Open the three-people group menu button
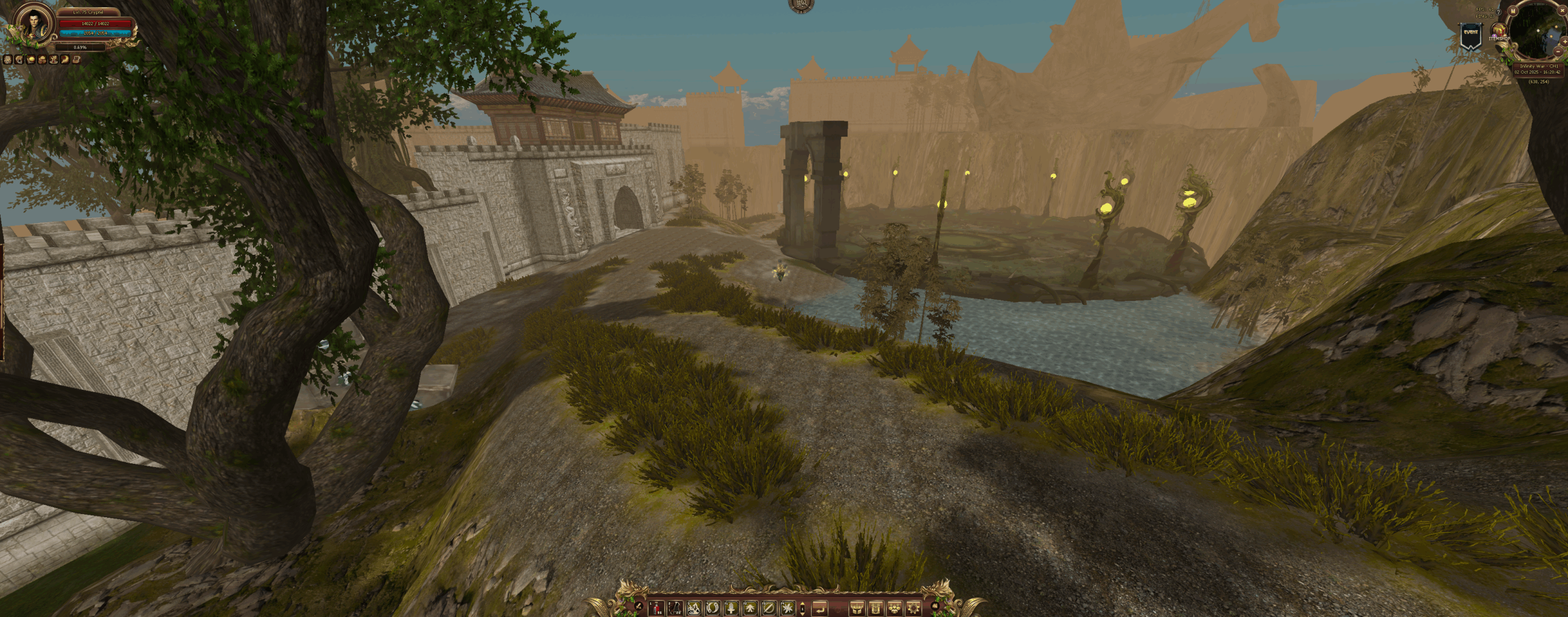Image resolution: width=1568 pixels, height=617 pixels. [x=895, y=608]
